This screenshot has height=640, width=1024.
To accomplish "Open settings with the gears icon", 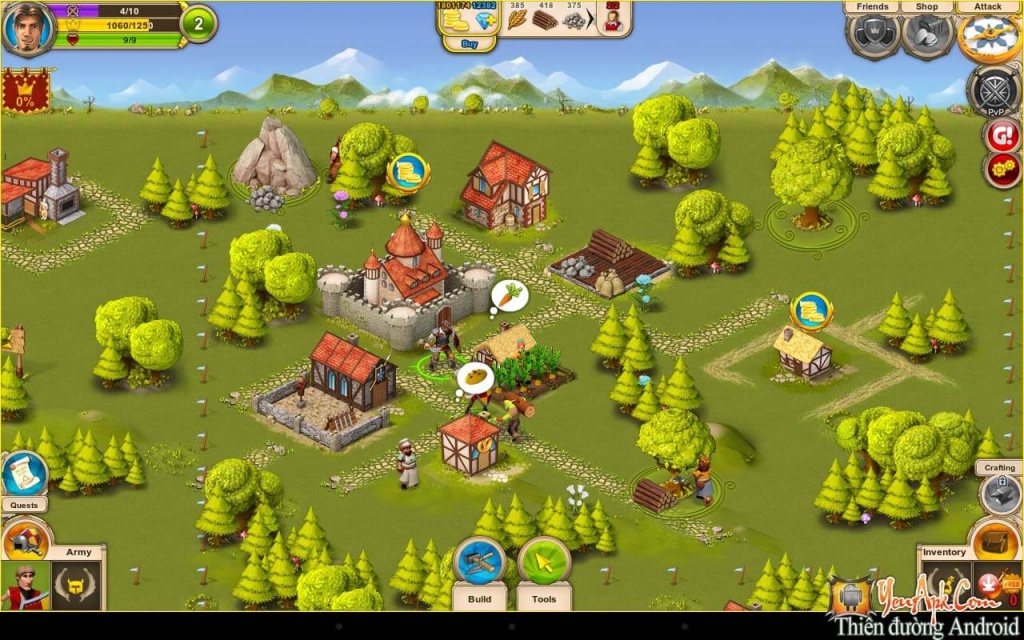I will [1002, 169].
